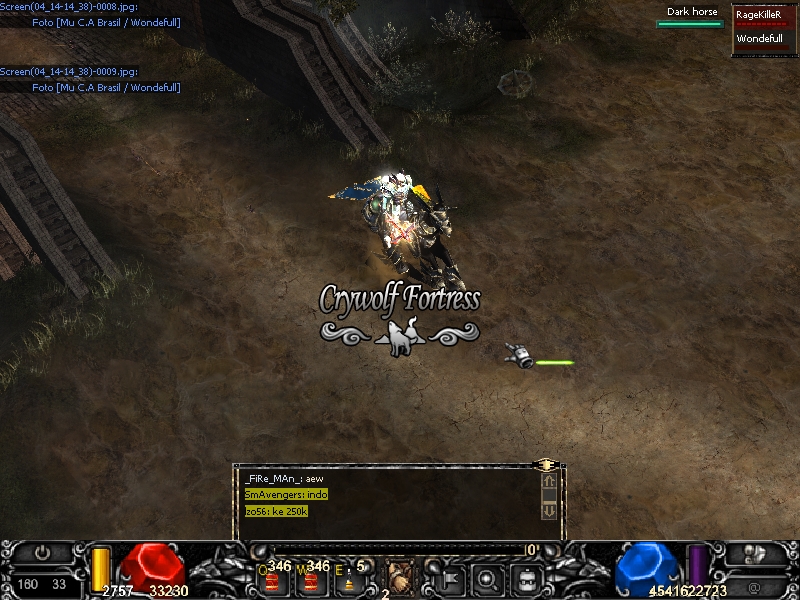Click the @ button in the HUD

pos(752,587)
